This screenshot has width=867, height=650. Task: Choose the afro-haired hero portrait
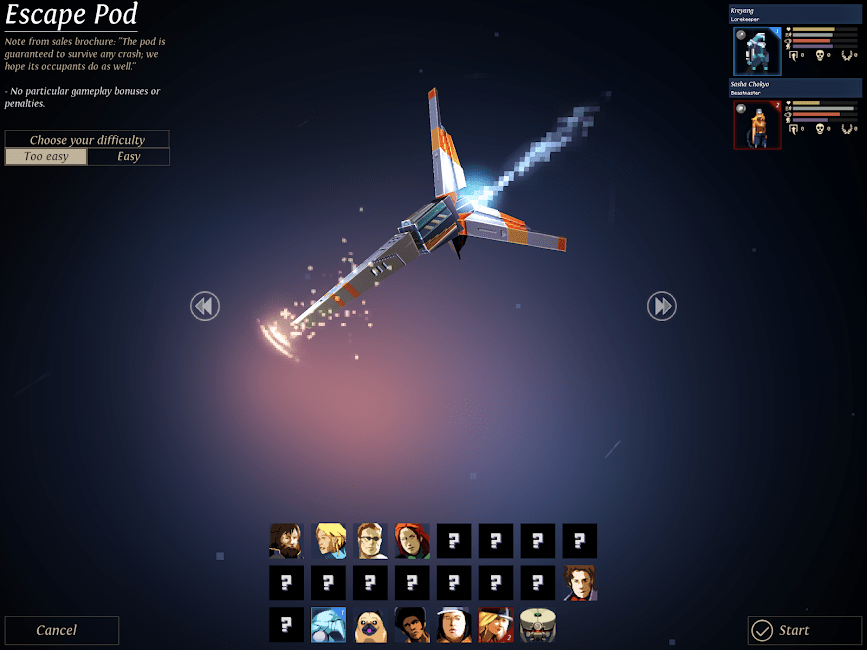tap(412, 625)
